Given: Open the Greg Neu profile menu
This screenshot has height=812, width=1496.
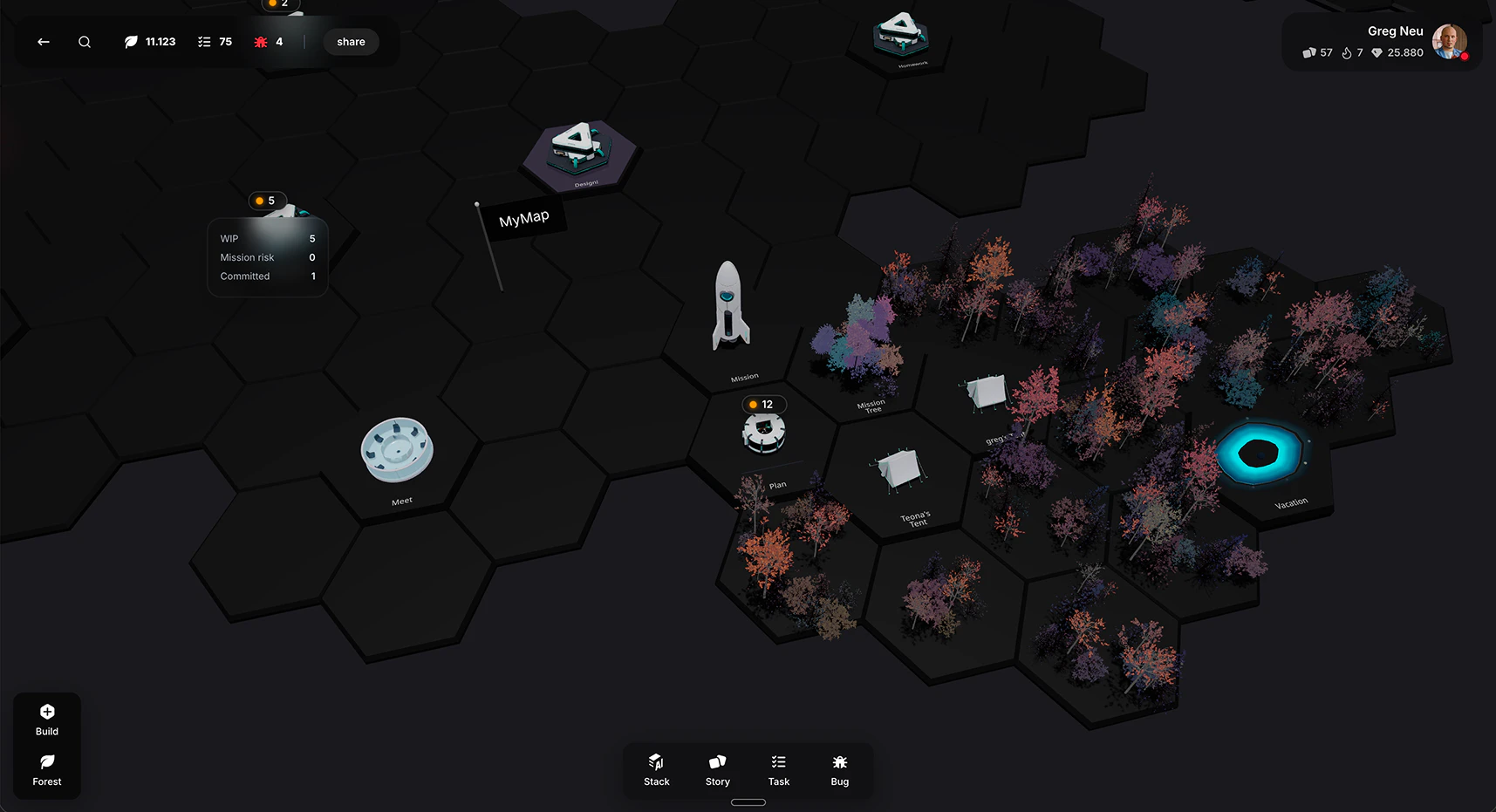Looking at the screenshot, I should [1395, 31].
